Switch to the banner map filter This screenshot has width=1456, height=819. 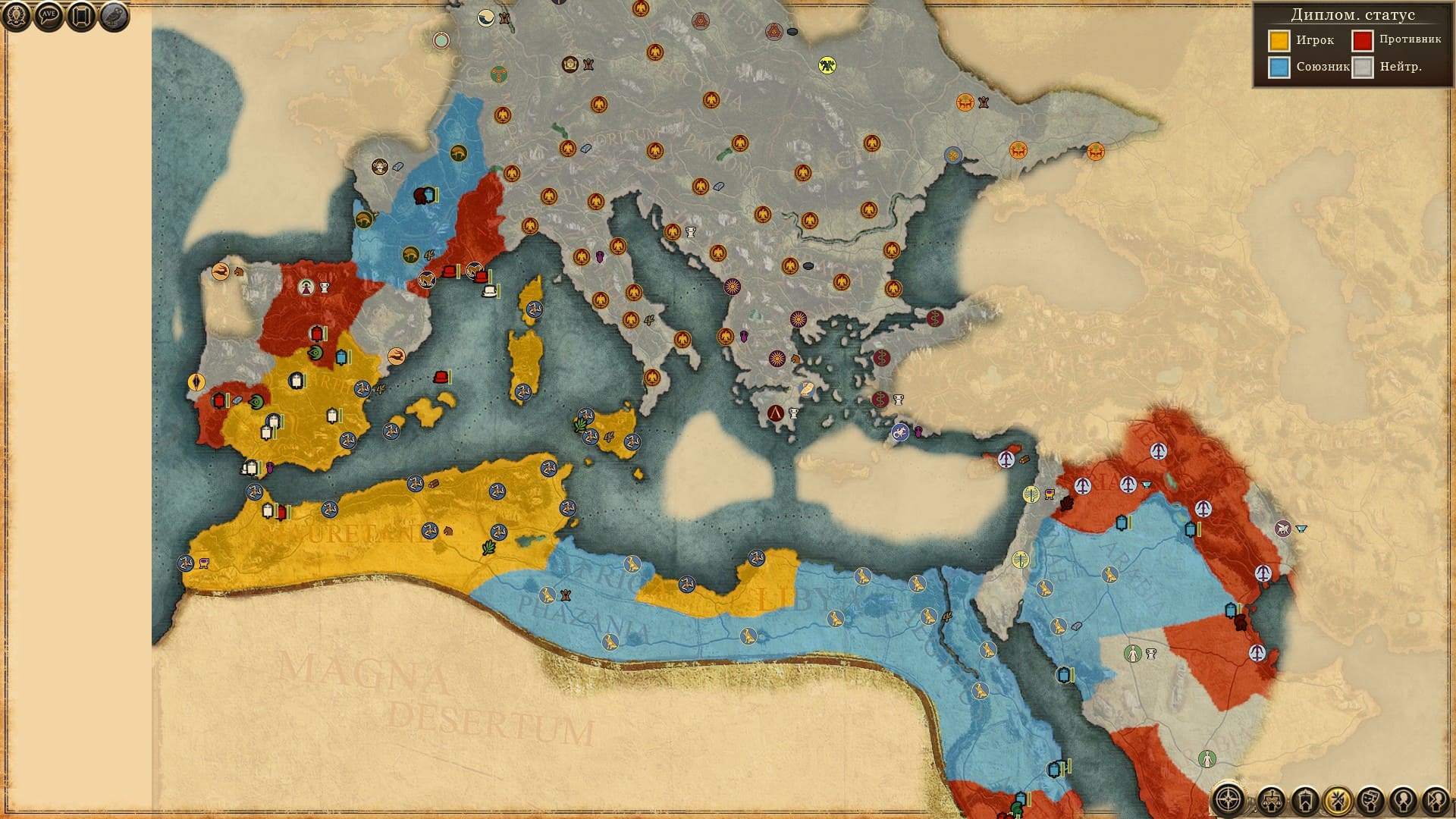click(x=1304, y=800)
